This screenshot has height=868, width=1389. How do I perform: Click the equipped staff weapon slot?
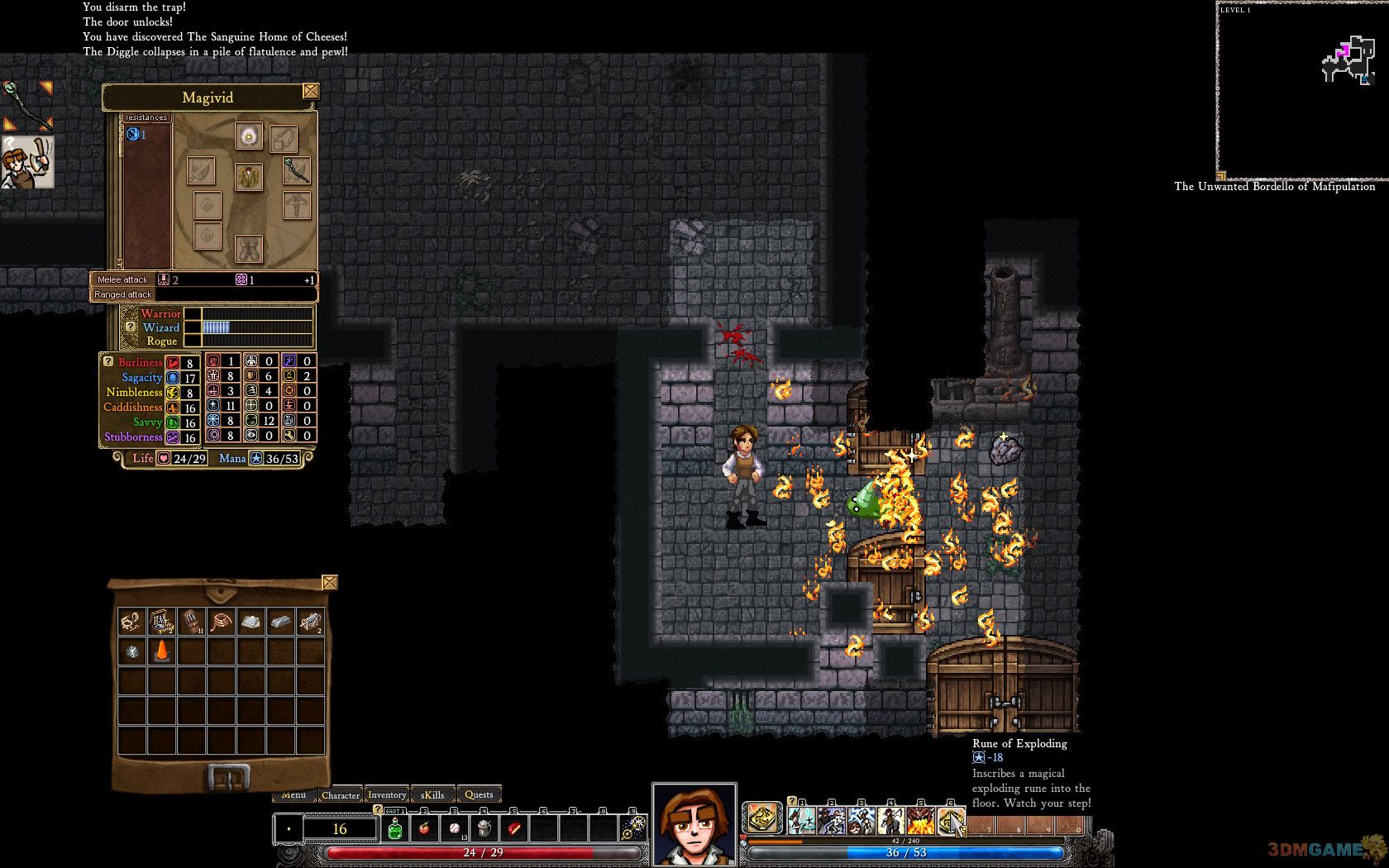click(x=296, y=170)
